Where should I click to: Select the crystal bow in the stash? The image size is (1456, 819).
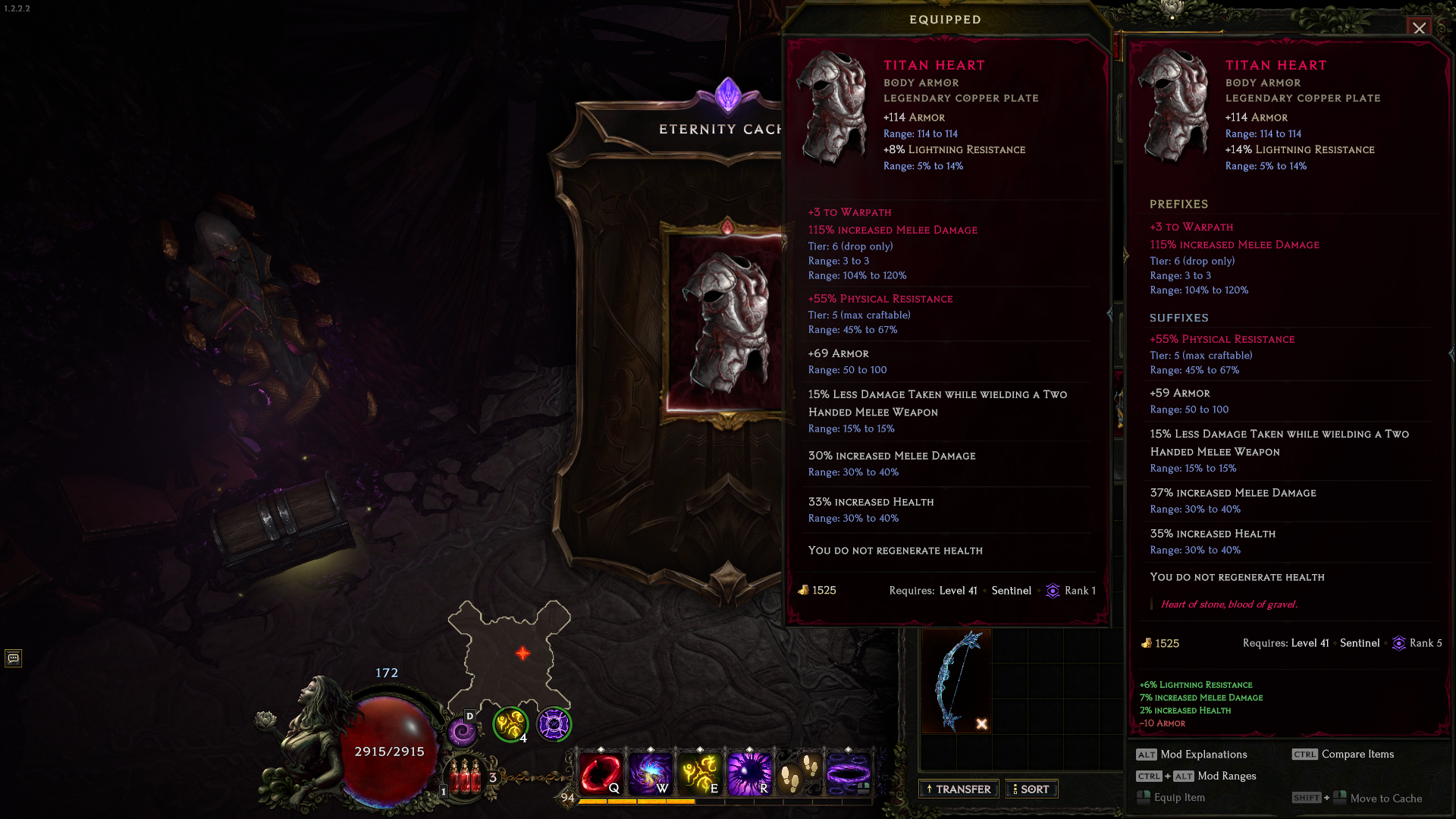(956, 680)
